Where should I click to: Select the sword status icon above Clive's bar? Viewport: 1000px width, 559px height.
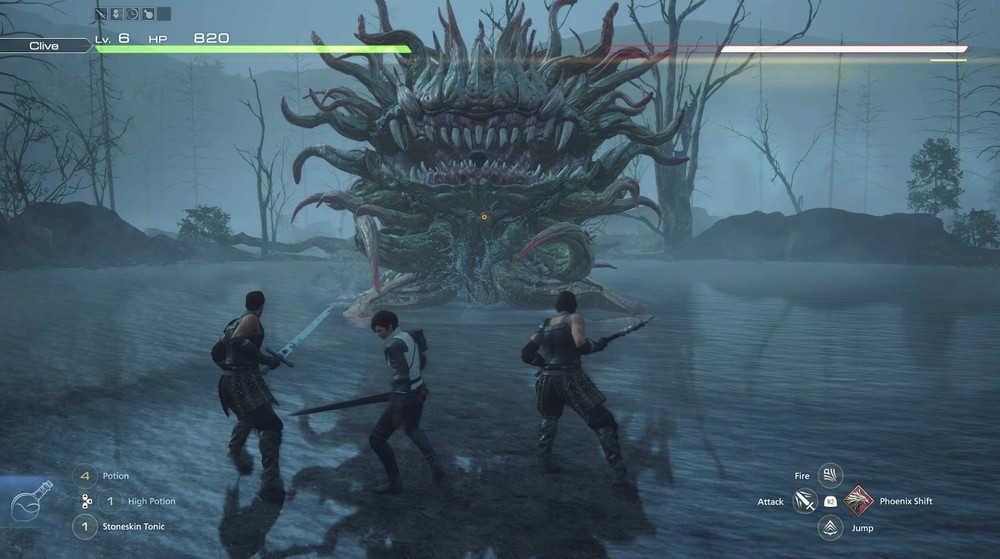pyautogui.click(x=101, y=14)
